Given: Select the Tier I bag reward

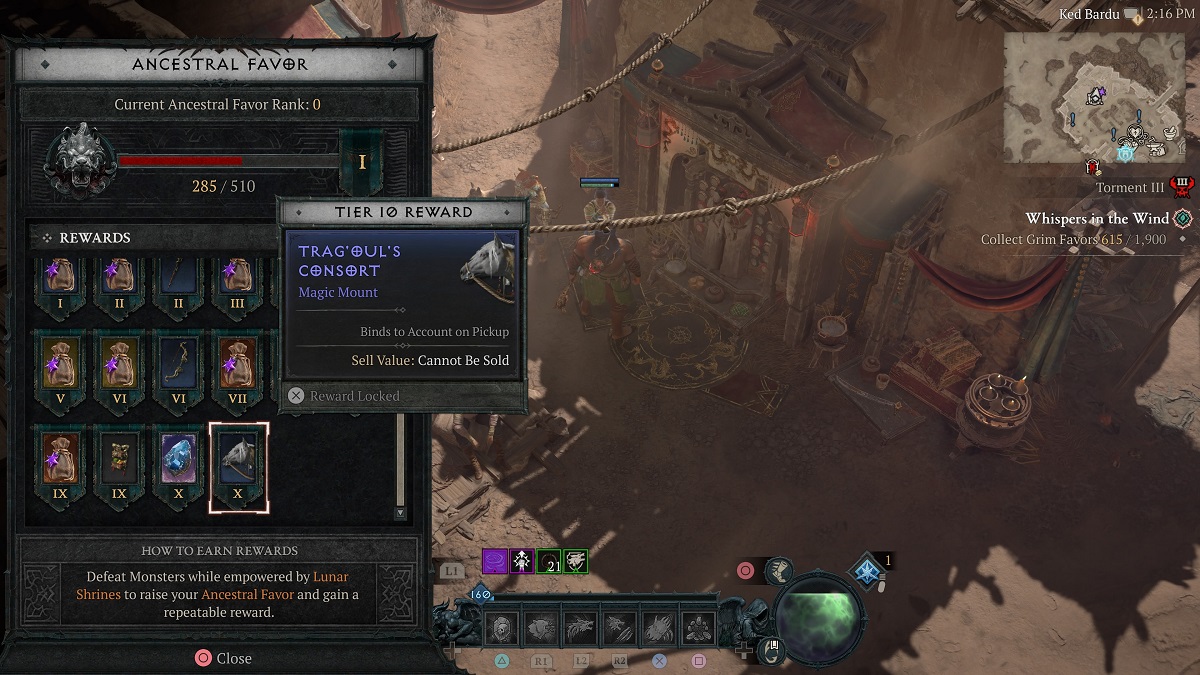Looking at the screenshot, I should pos(63,280).
